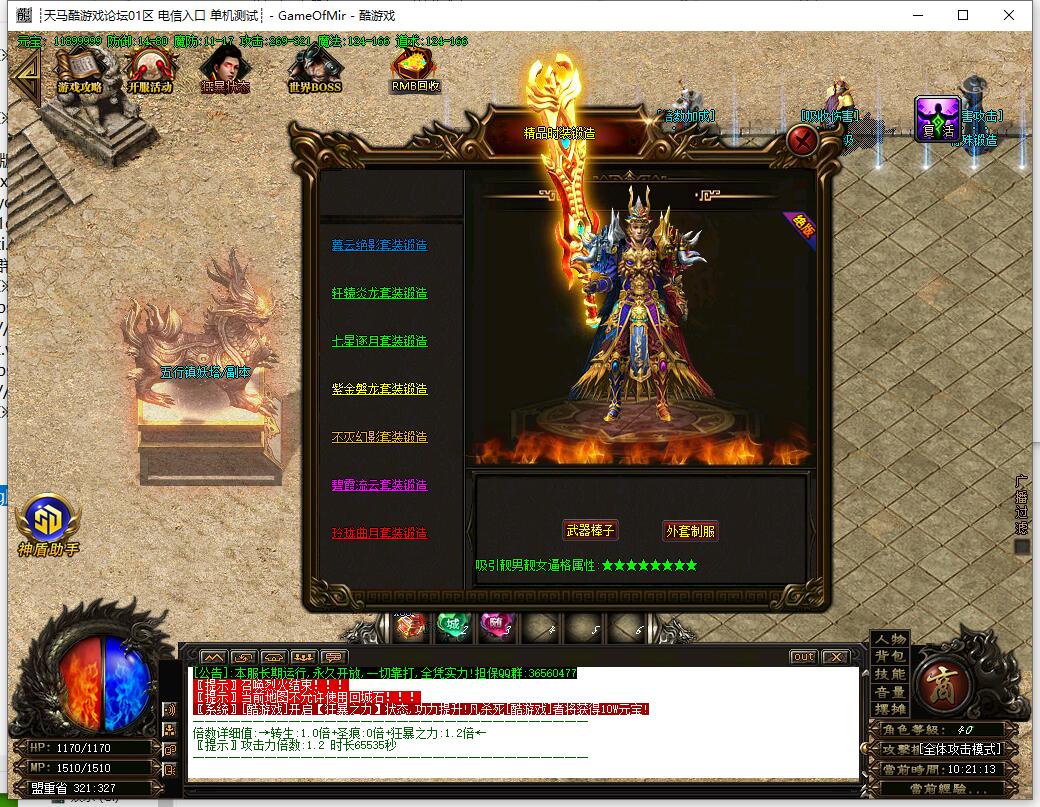Open the 世界BOSS icon
Viewport: 1040px width, 807px height.
pyautogui.click(x=314, y=71)
